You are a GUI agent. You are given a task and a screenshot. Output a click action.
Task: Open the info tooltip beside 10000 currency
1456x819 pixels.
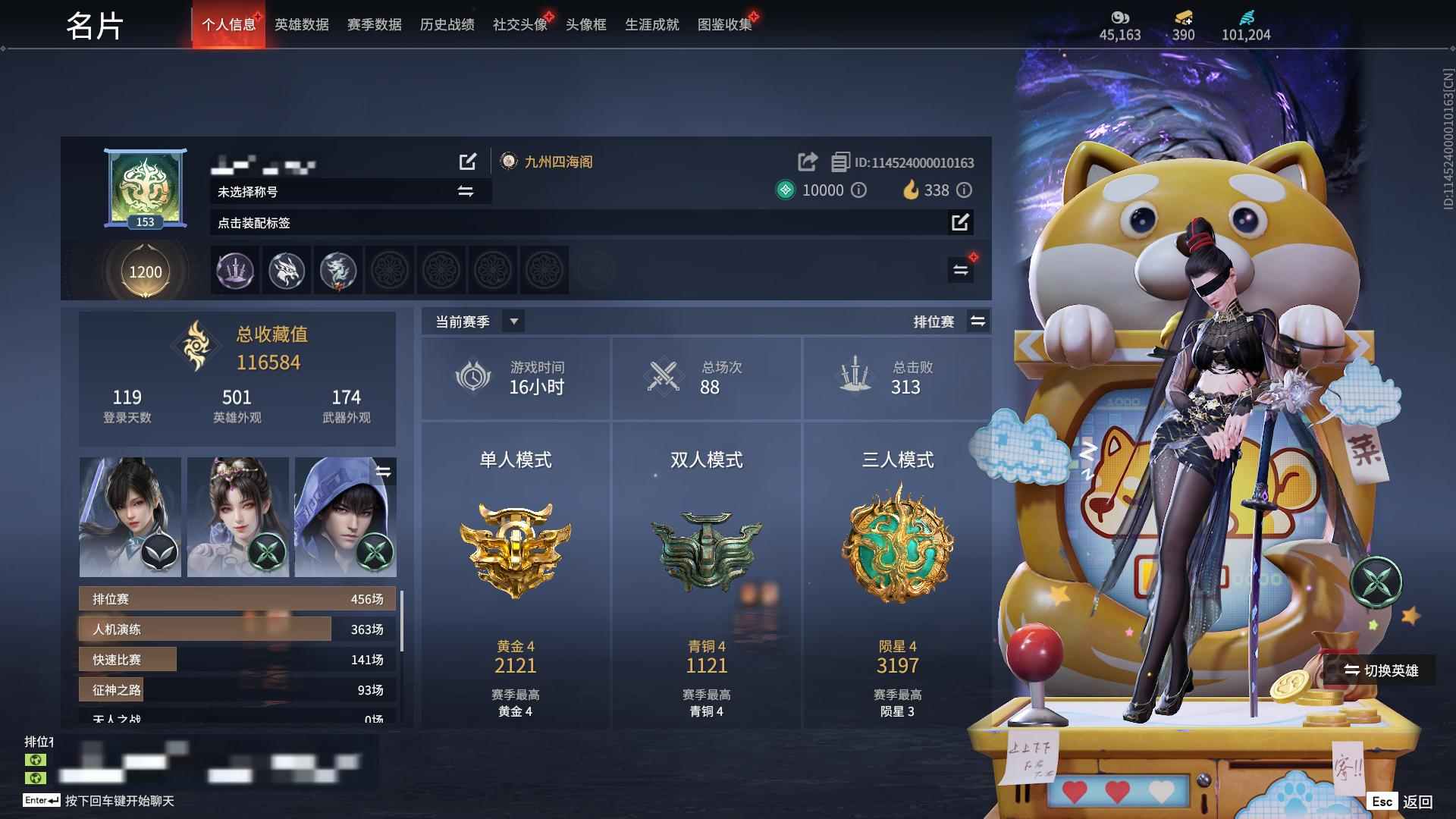pos(858,190)
